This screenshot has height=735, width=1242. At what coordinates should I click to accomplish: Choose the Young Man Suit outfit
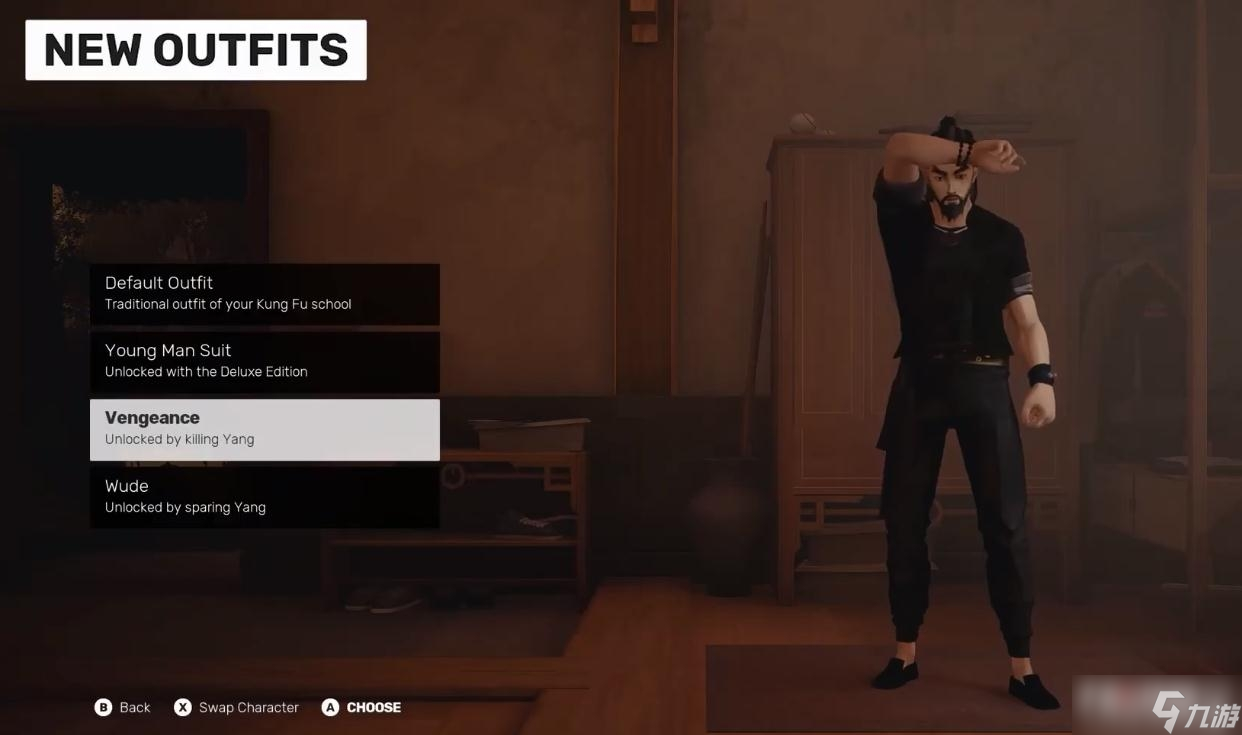(264, 361)
